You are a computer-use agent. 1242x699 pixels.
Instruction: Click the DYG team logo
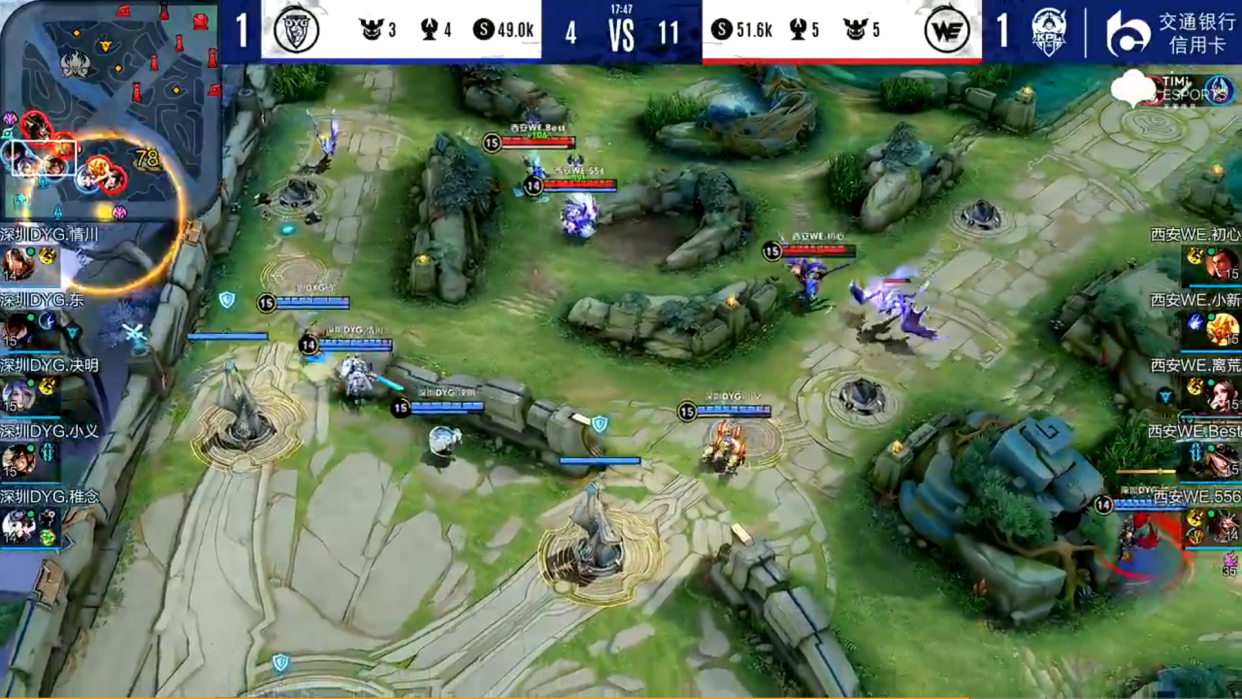296,30
